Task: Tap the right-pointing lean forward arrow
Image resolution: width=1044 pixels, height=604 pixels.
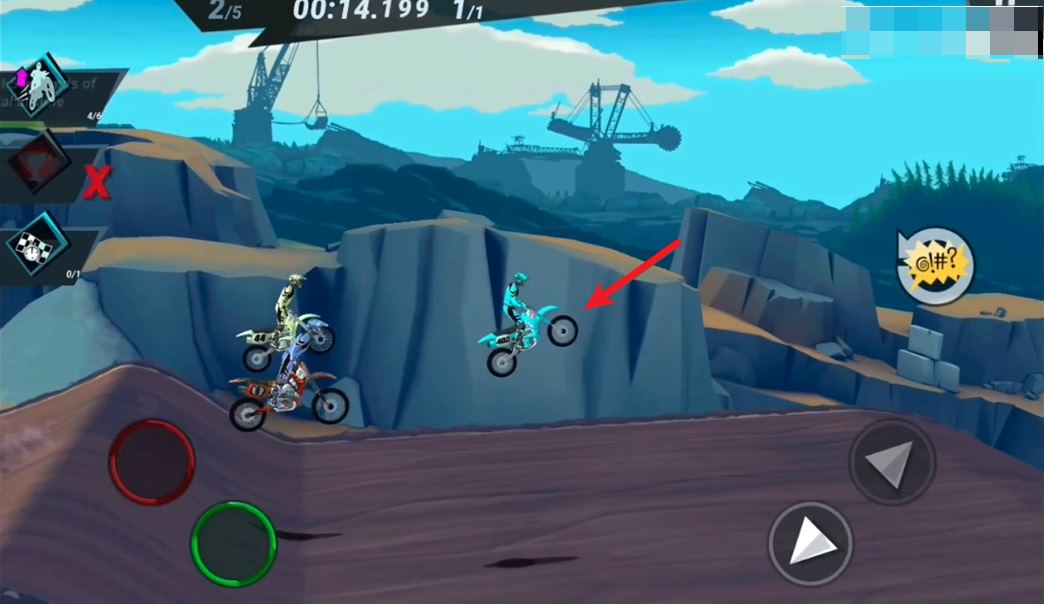Action: pyautogui.click(x=810, y=544)
